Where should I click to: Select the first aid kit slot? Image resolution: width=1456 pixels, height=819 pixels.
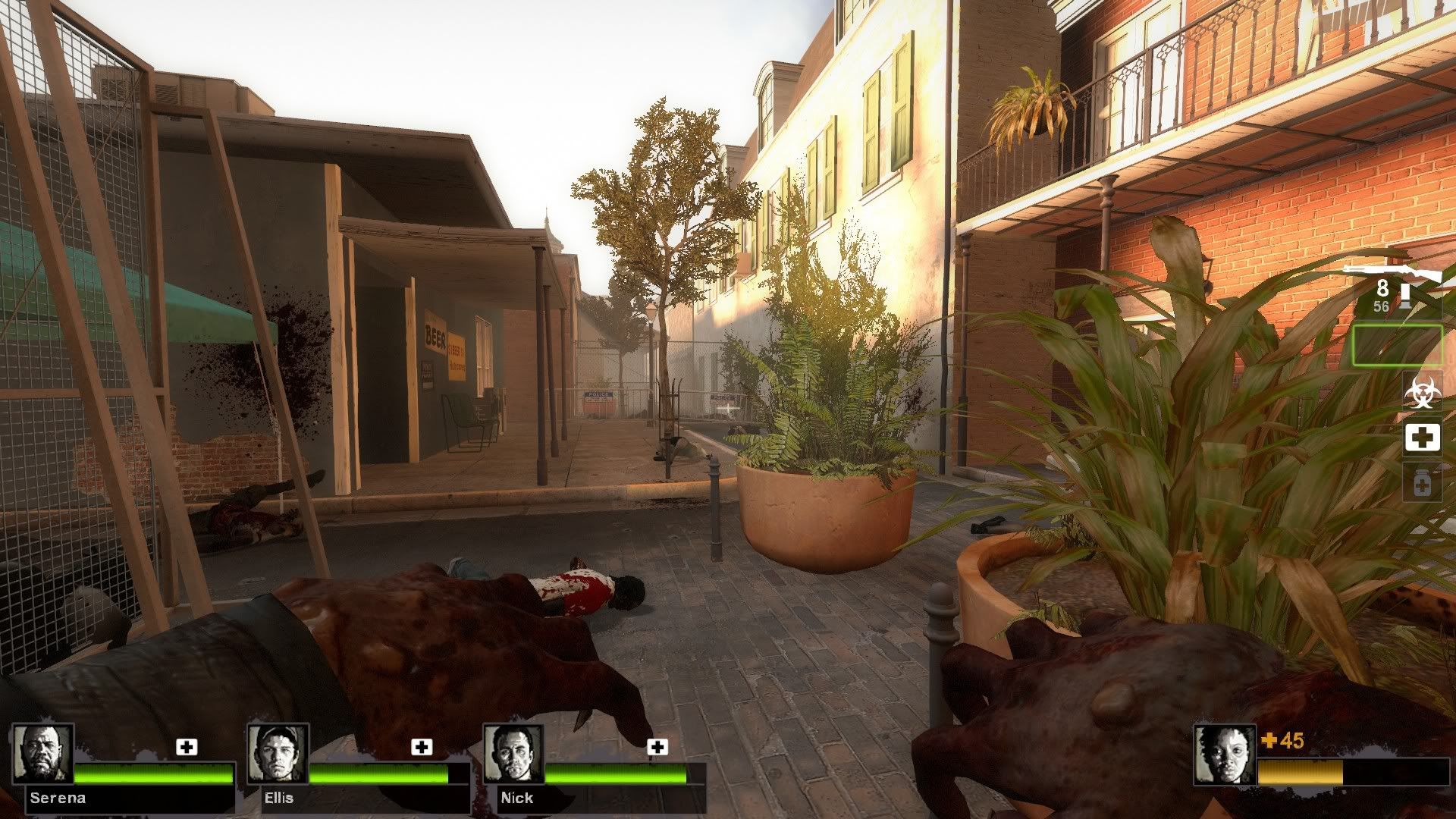click(1422, 438)
